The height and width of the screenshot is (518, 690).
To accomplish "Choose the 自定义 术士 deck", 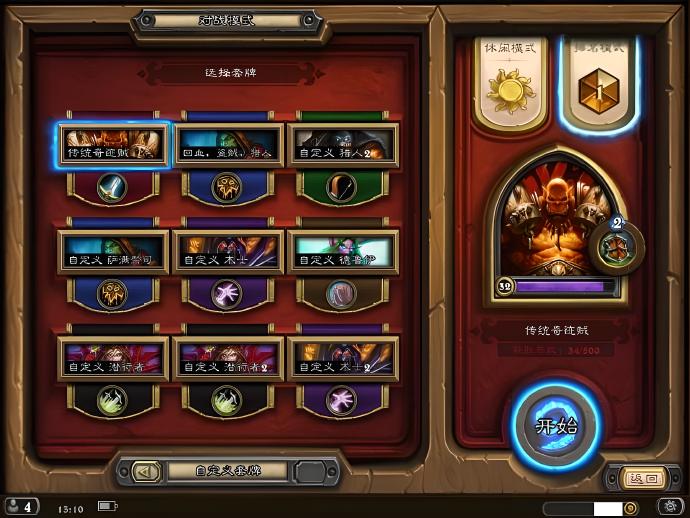I will tap(228, 252).
